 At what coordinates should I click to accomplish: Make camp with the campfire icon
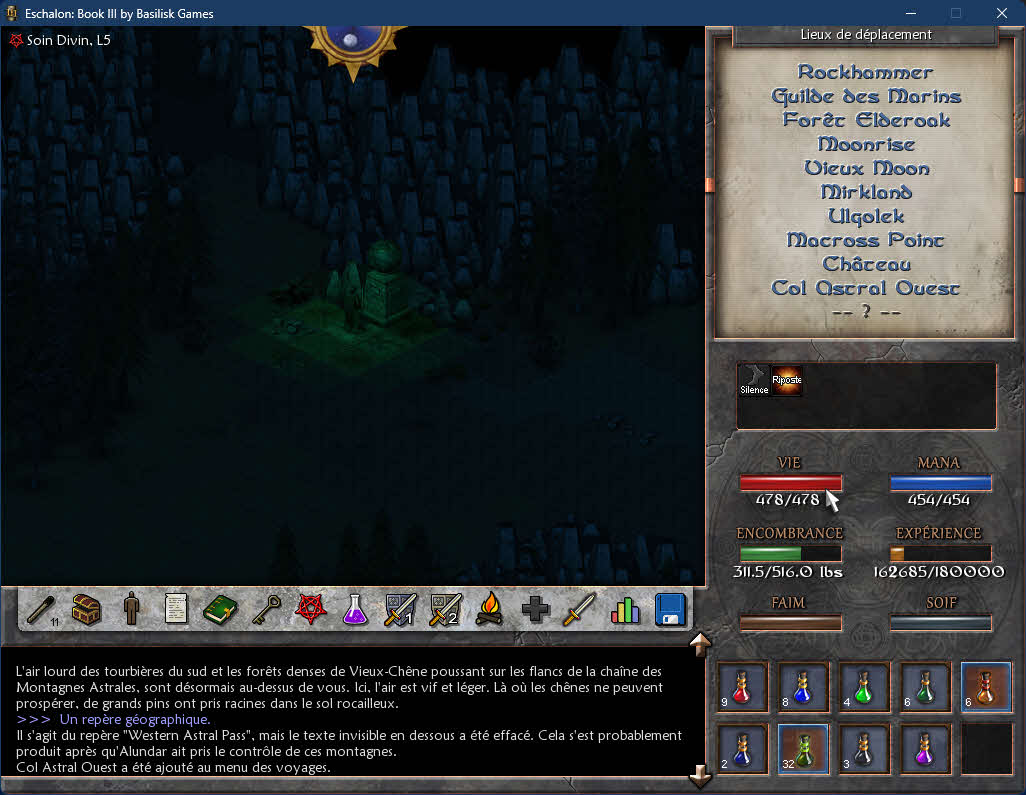coord(489,608)
